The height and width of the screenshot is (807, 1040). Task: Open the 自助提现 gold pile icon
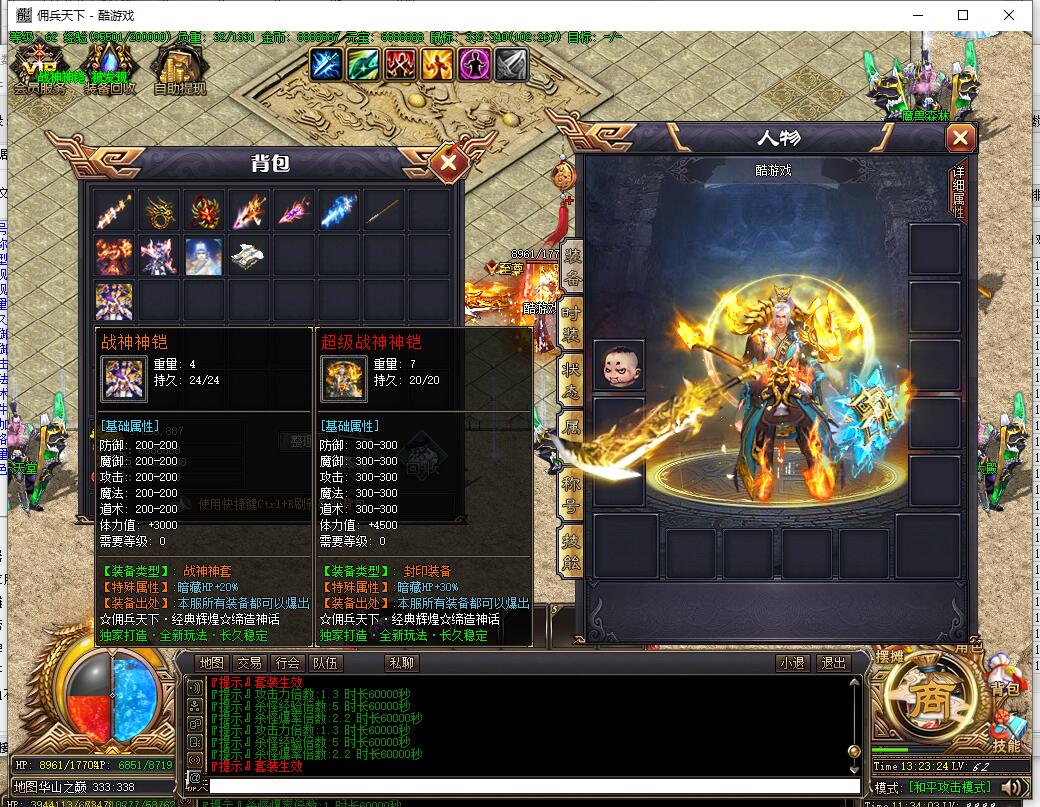pyautogui.click(x=180, y=68)
